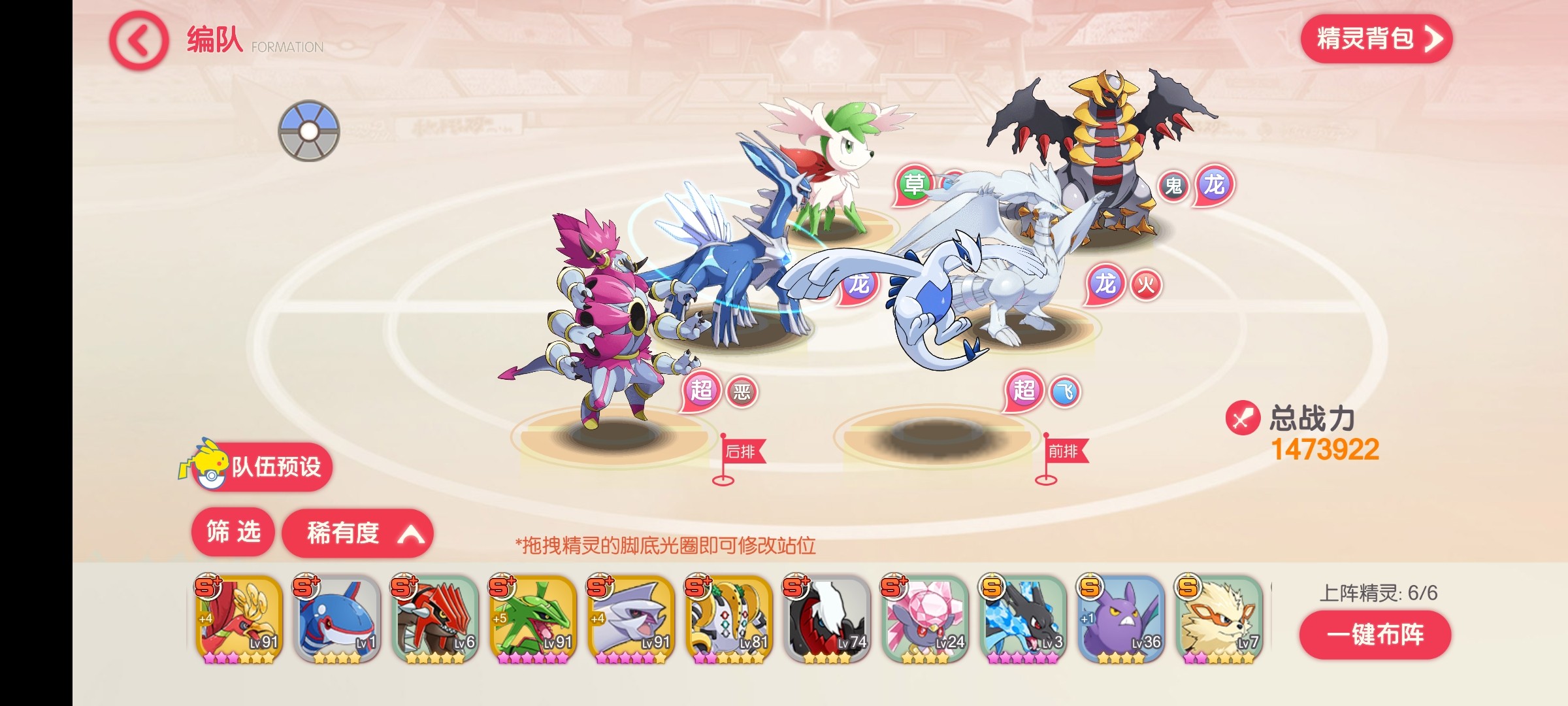Go back from the formation screen
This screenshot has width=1568, height=706.
(139, 42)
